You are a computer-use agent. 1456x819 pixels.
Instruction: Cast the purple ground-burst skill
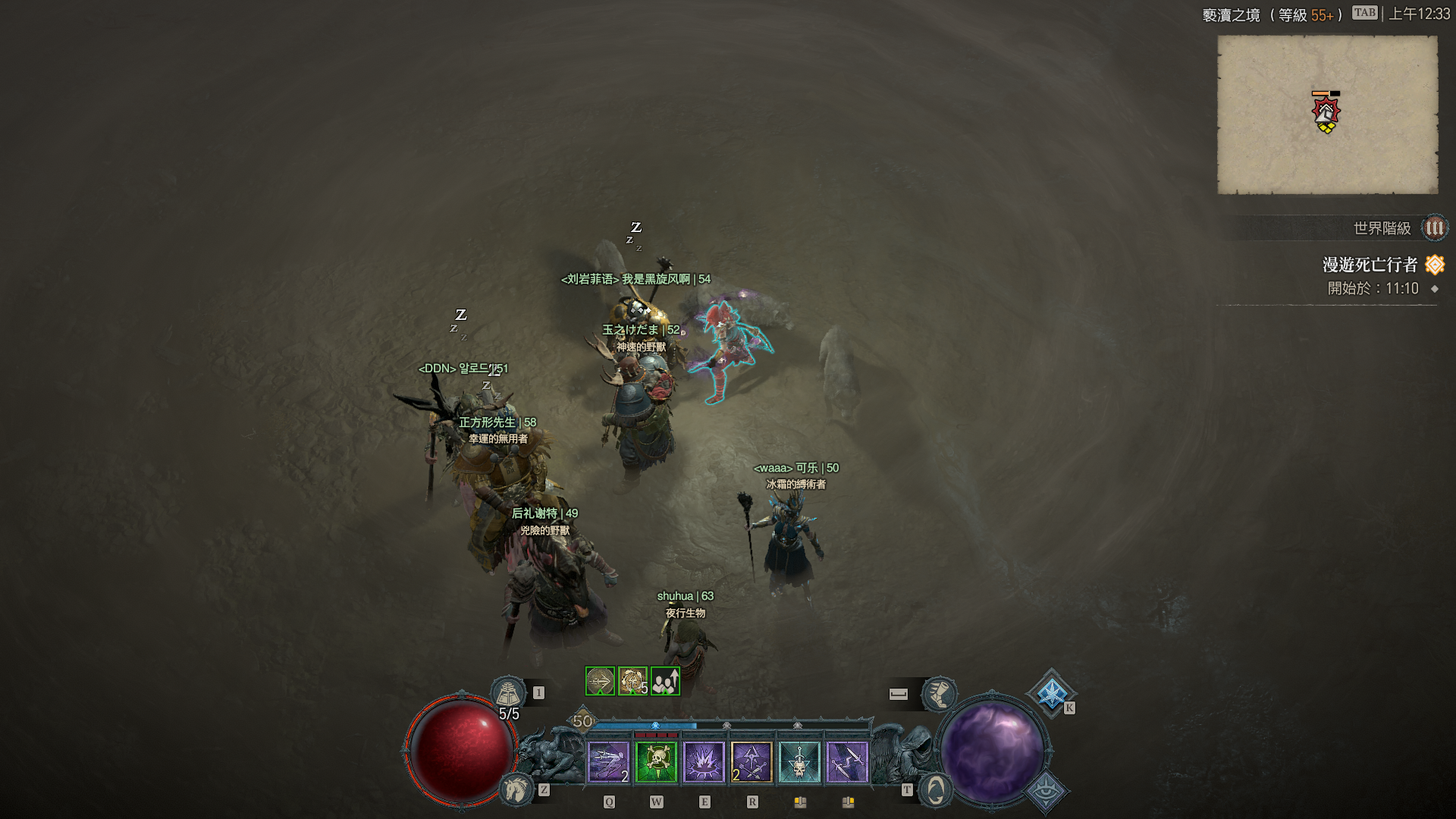(704, 761)
